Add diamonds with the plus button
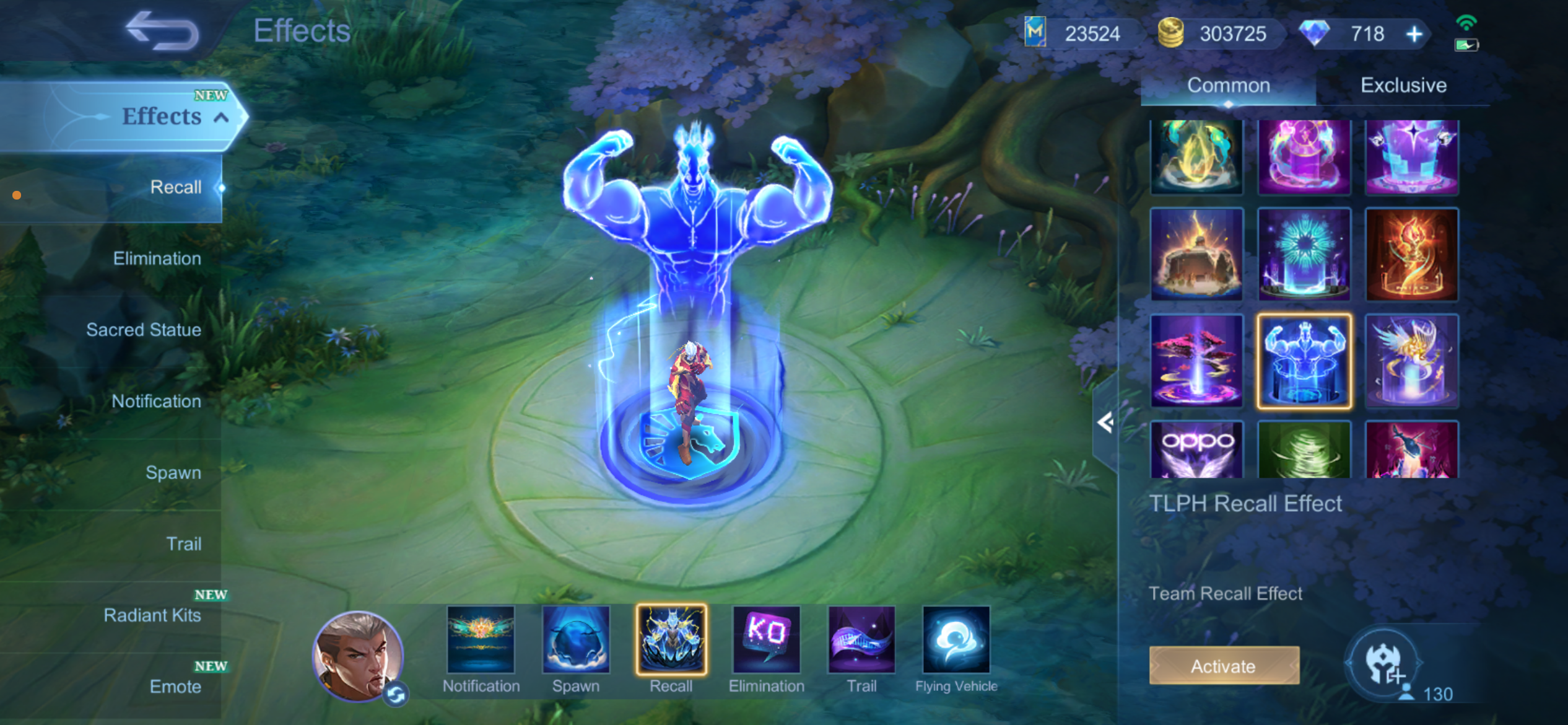Screen dimensions: 1568x725 (x=1414, y=34)
